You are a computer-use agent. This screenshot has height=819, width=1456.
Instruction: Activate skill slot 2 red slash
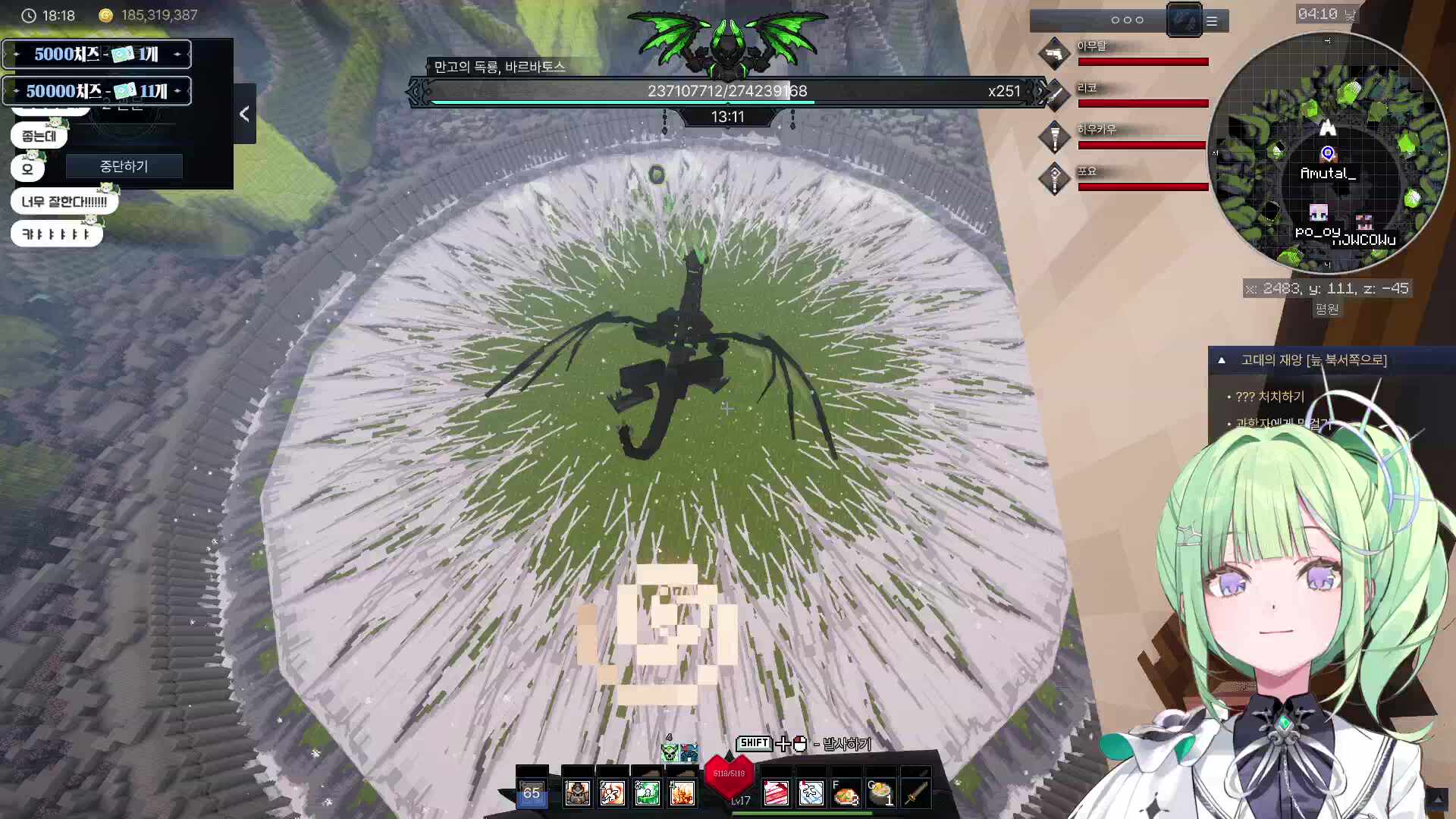tap(612, 793)
